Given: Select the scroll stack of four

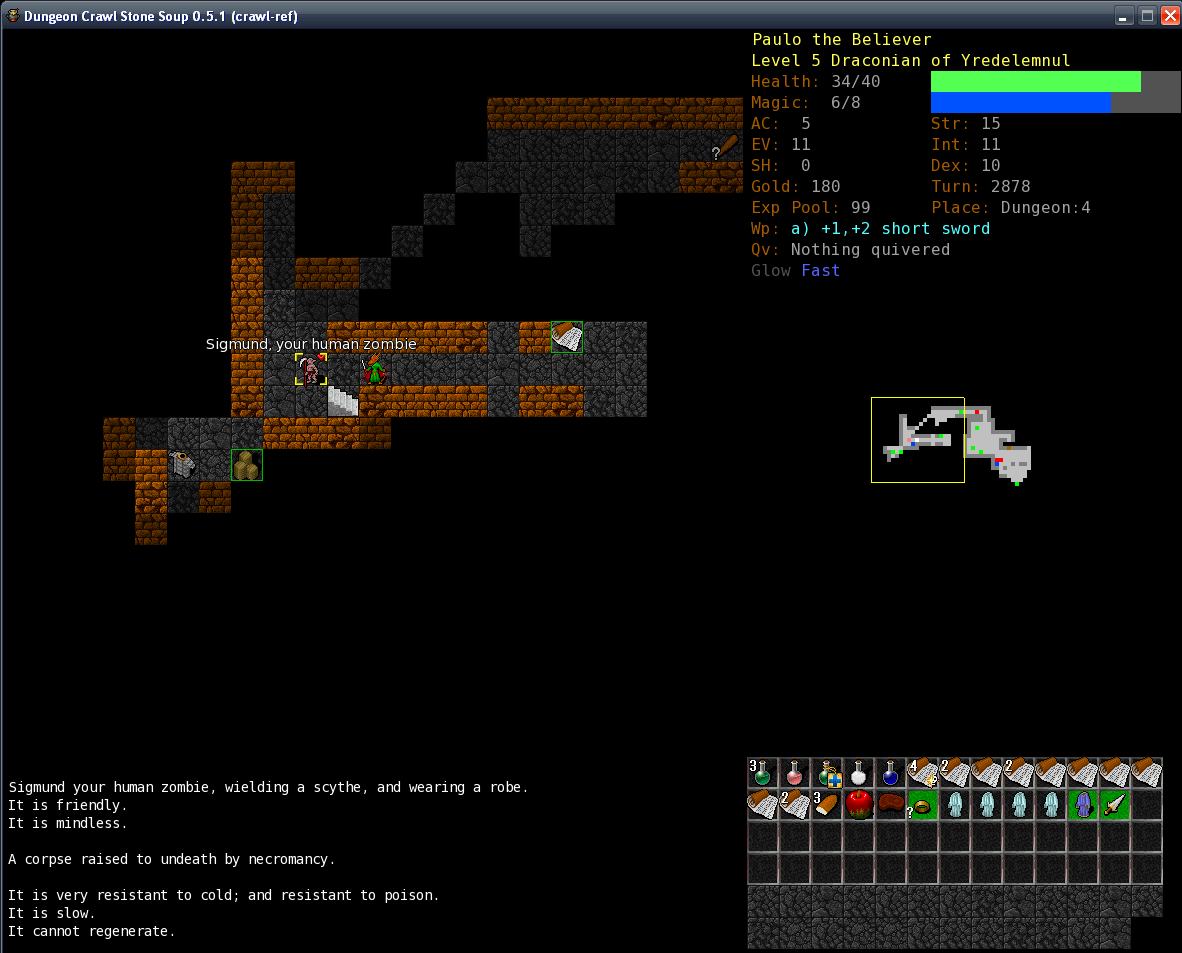Looking at the screenshot, I should pyautogui.click(x=923, y=773).
